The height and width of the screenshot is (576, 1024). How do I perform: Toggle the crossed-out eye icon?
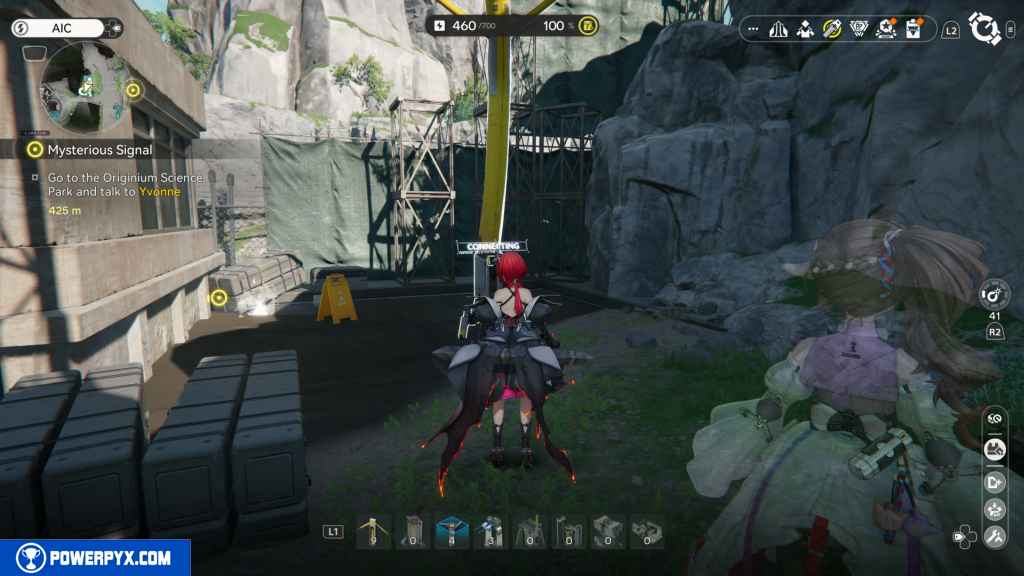click(994, 417)
